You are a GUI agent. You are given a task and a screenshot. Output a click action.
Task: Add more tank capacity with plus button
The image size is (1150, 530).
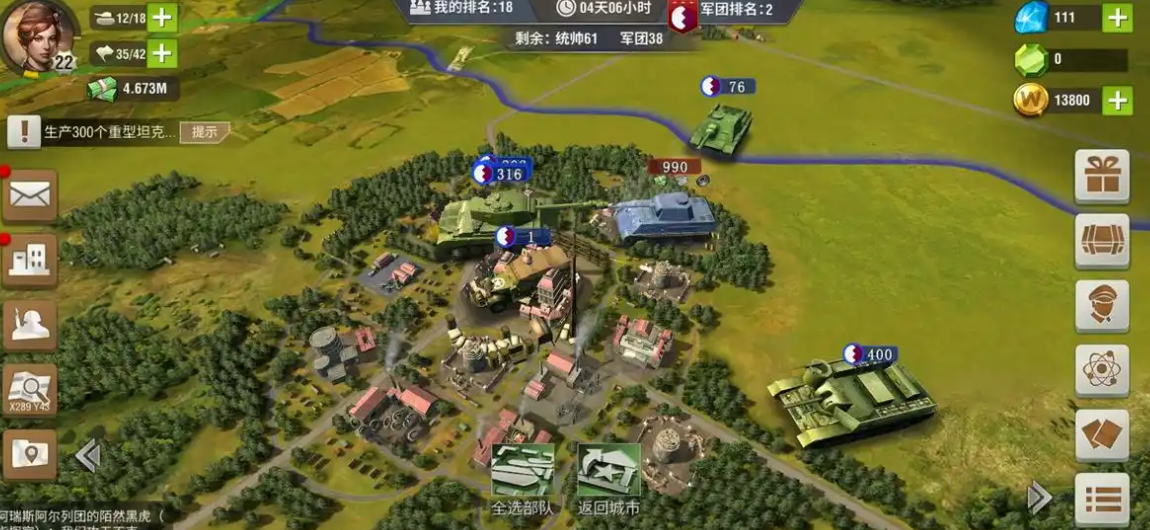click(162, 17)
